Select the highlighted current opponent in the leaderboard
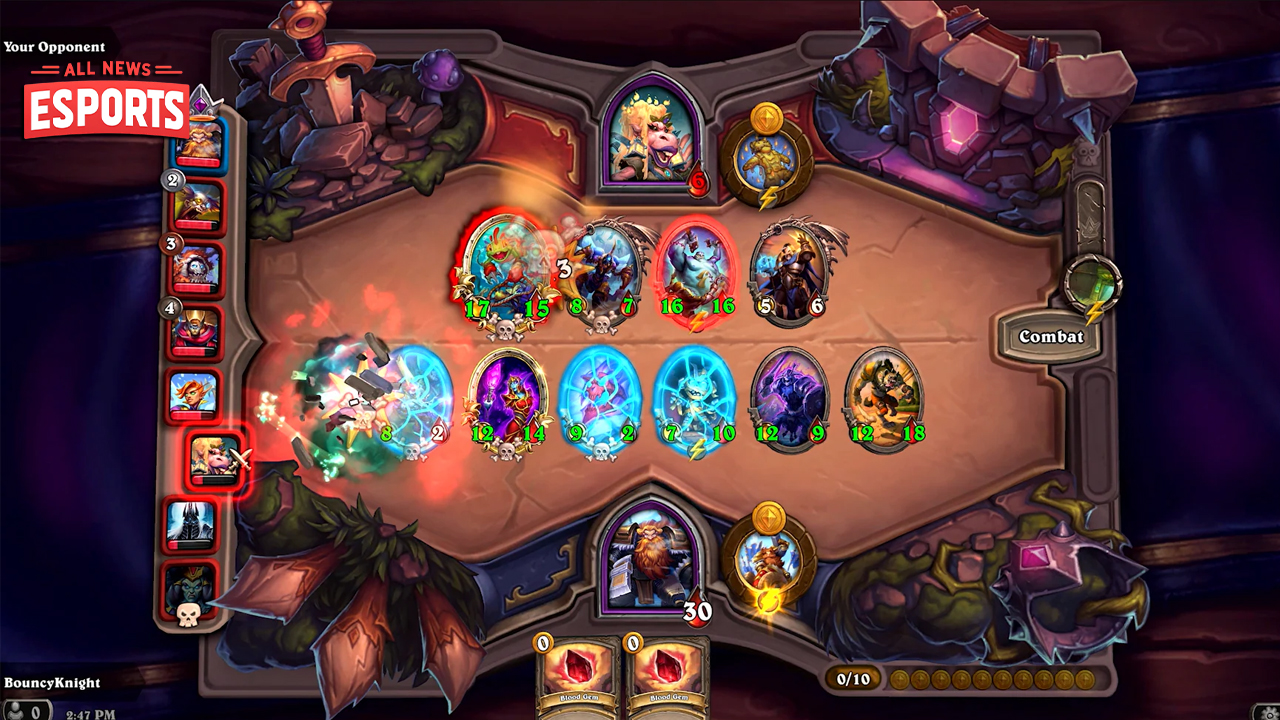Viewport: 1280px width, 720px height. click(x=210, y=460)
